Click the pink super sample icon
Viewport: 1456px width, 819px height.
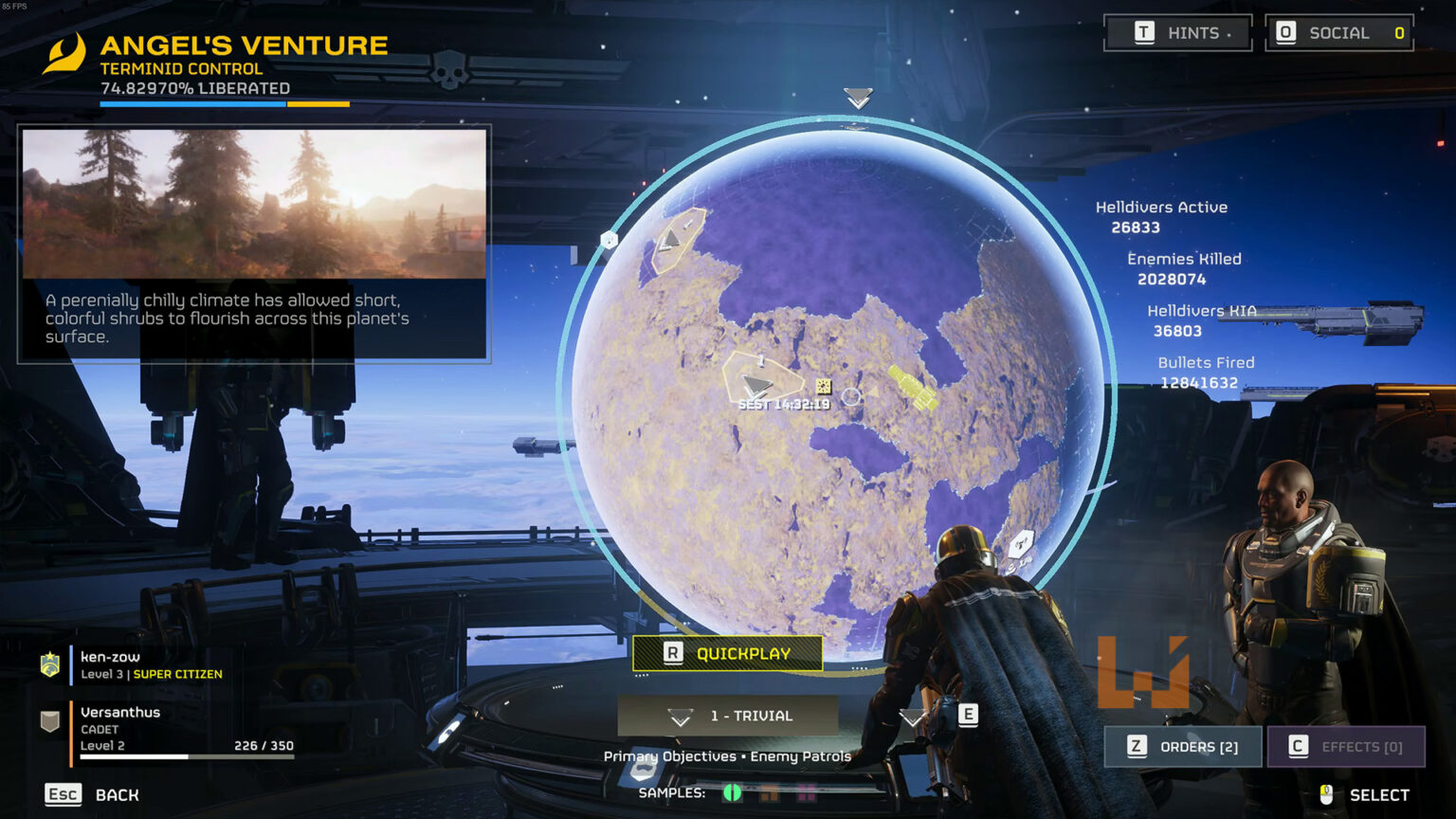807,792
